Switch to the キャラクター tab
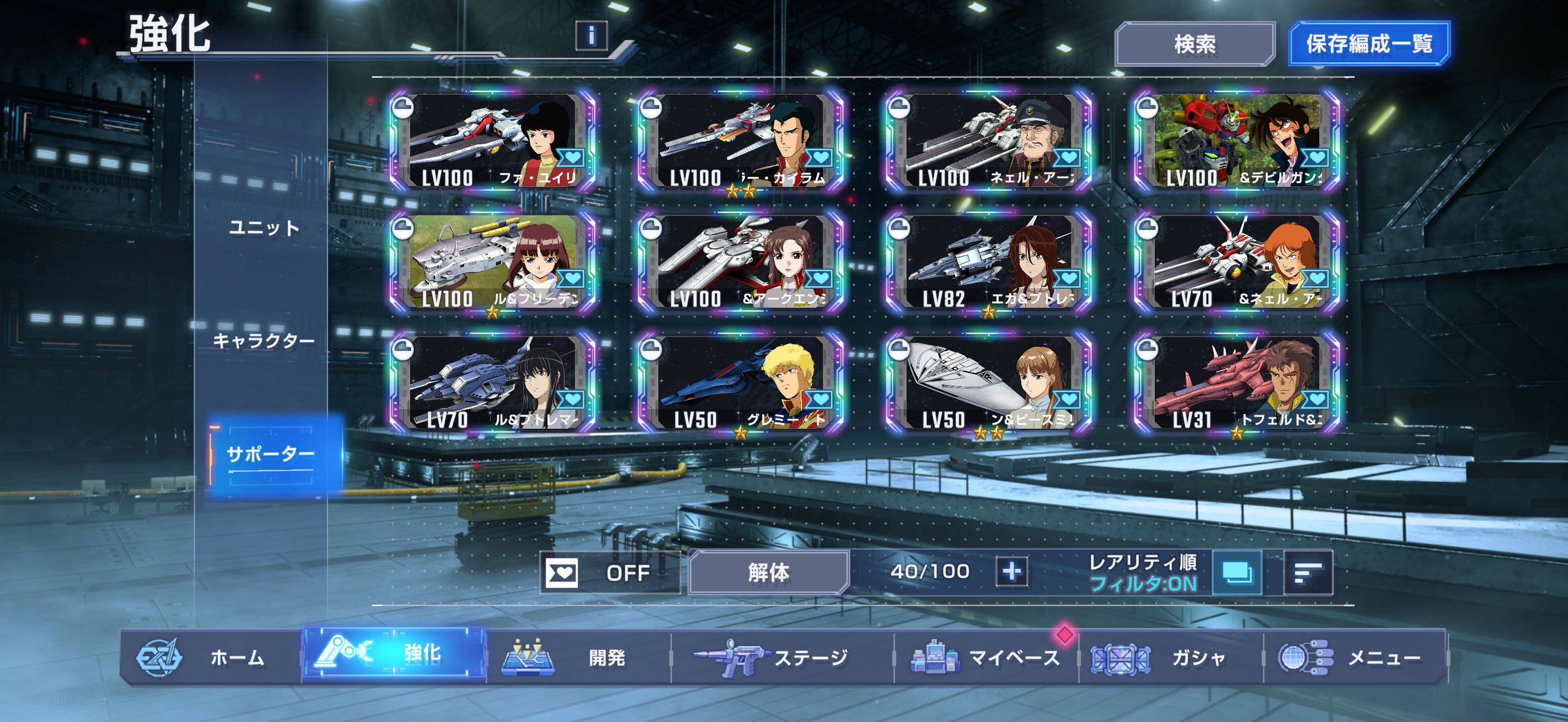Screen dimensions: 1568x722 (264, 341)
